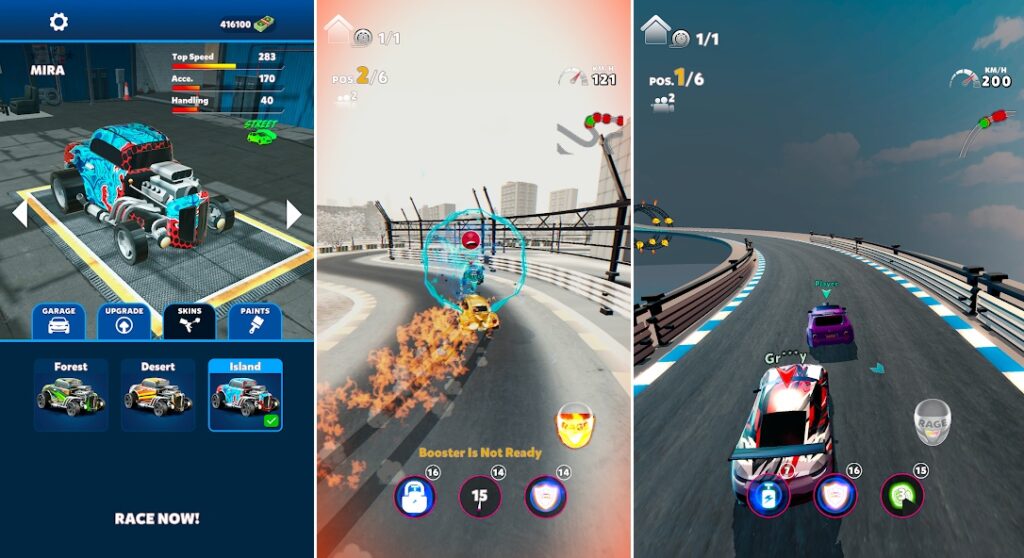Viewport: 1024px width, 558px height.
Task: Switch to the Paints tab
Action: coord(255,321)
